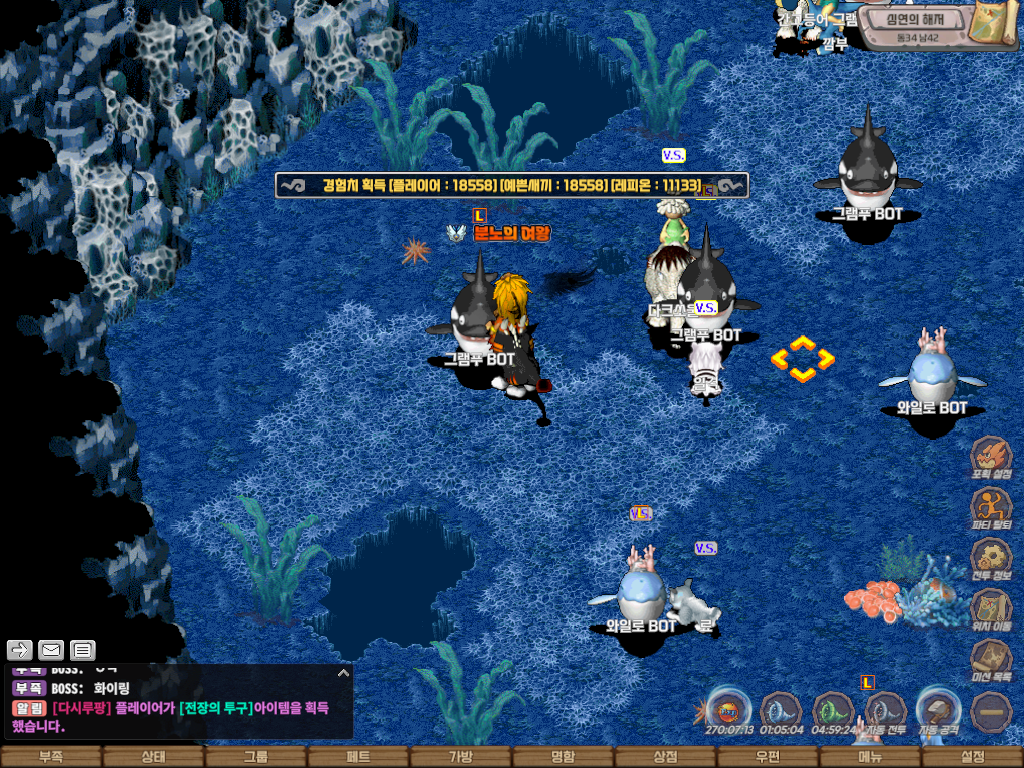The width and height of the screenshot is (1024, 768).
Task: Toggle 자동 공격 auto attack hammer icon
Action: [939, 711]
